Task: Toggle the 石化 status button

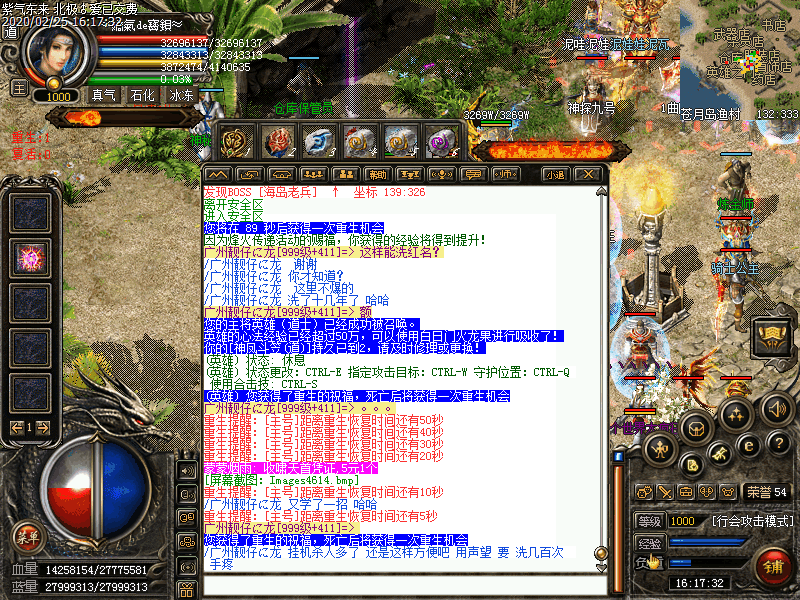Action: (143, 95)
